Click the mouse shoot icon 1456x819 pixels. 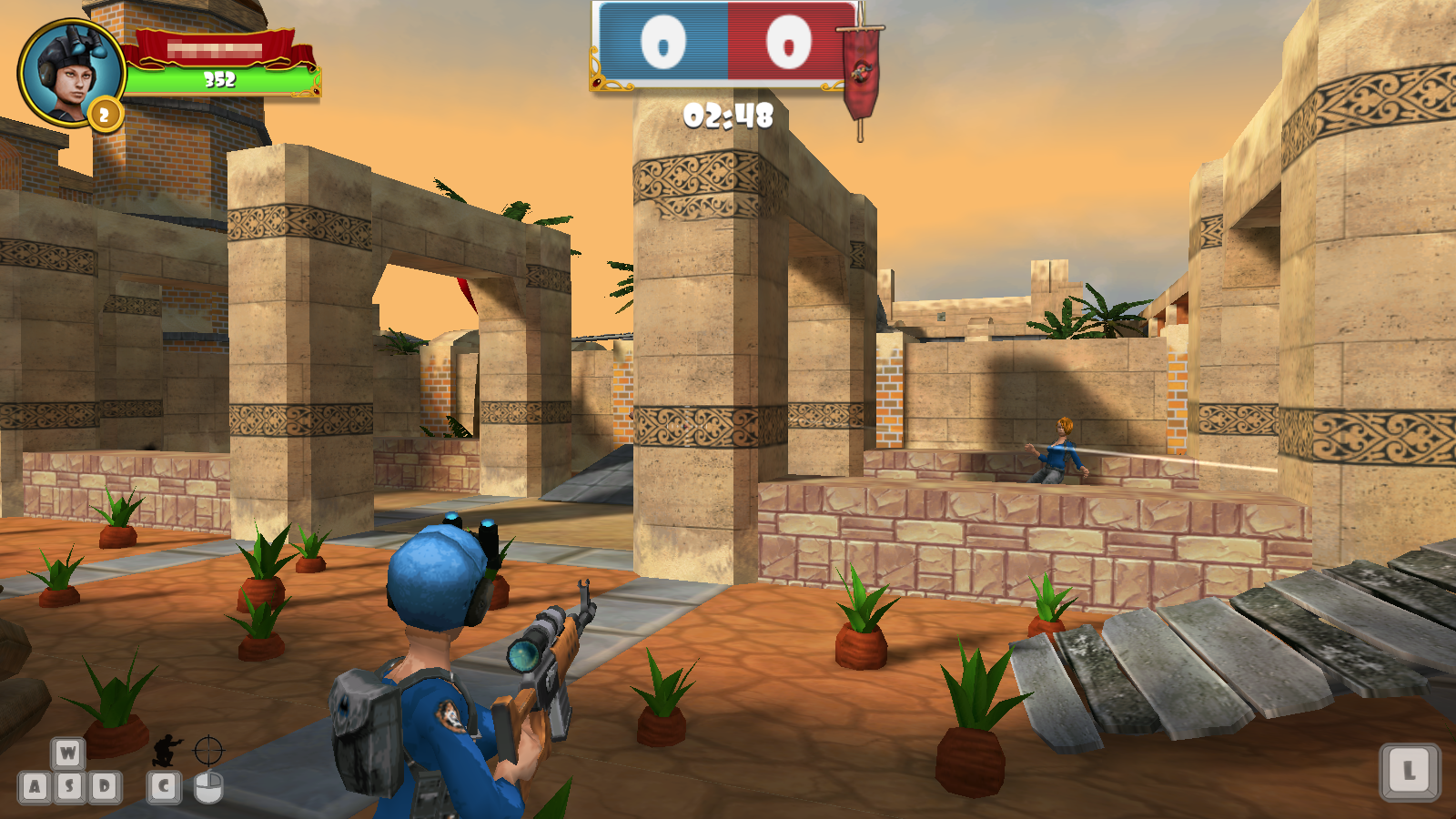click(207, 789)
